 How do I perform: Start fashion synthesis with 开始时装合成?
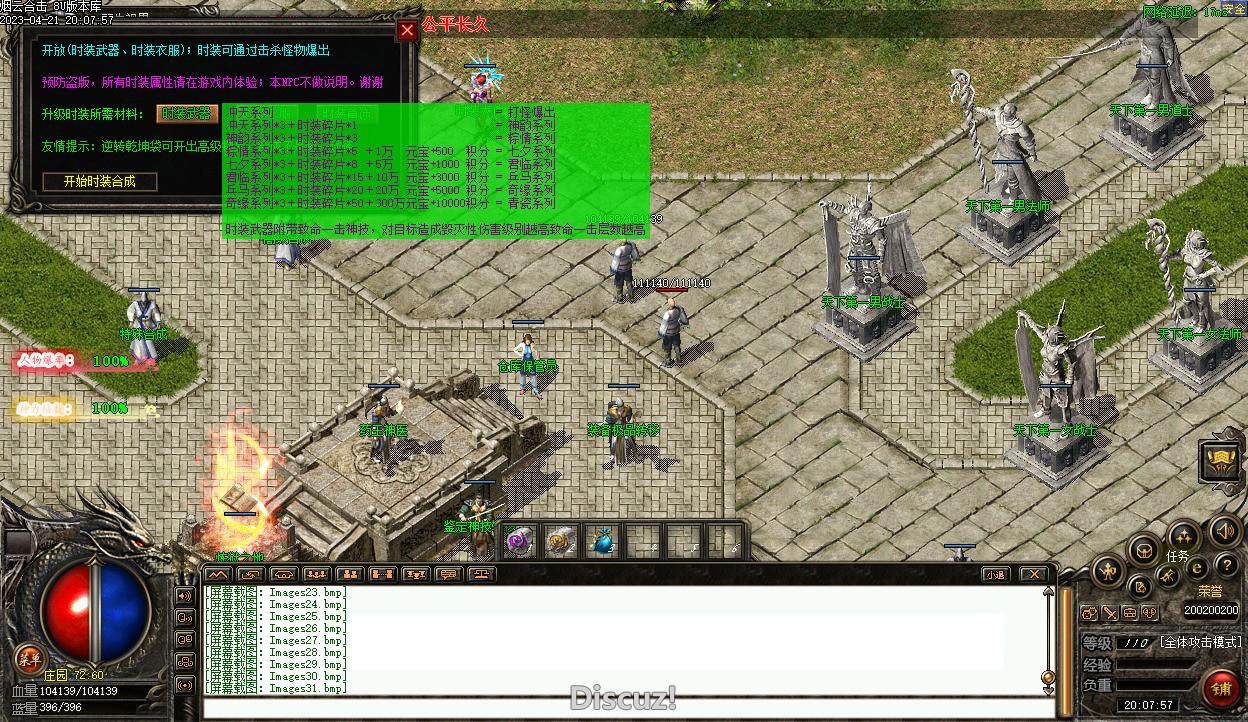[x=100, y=181]
